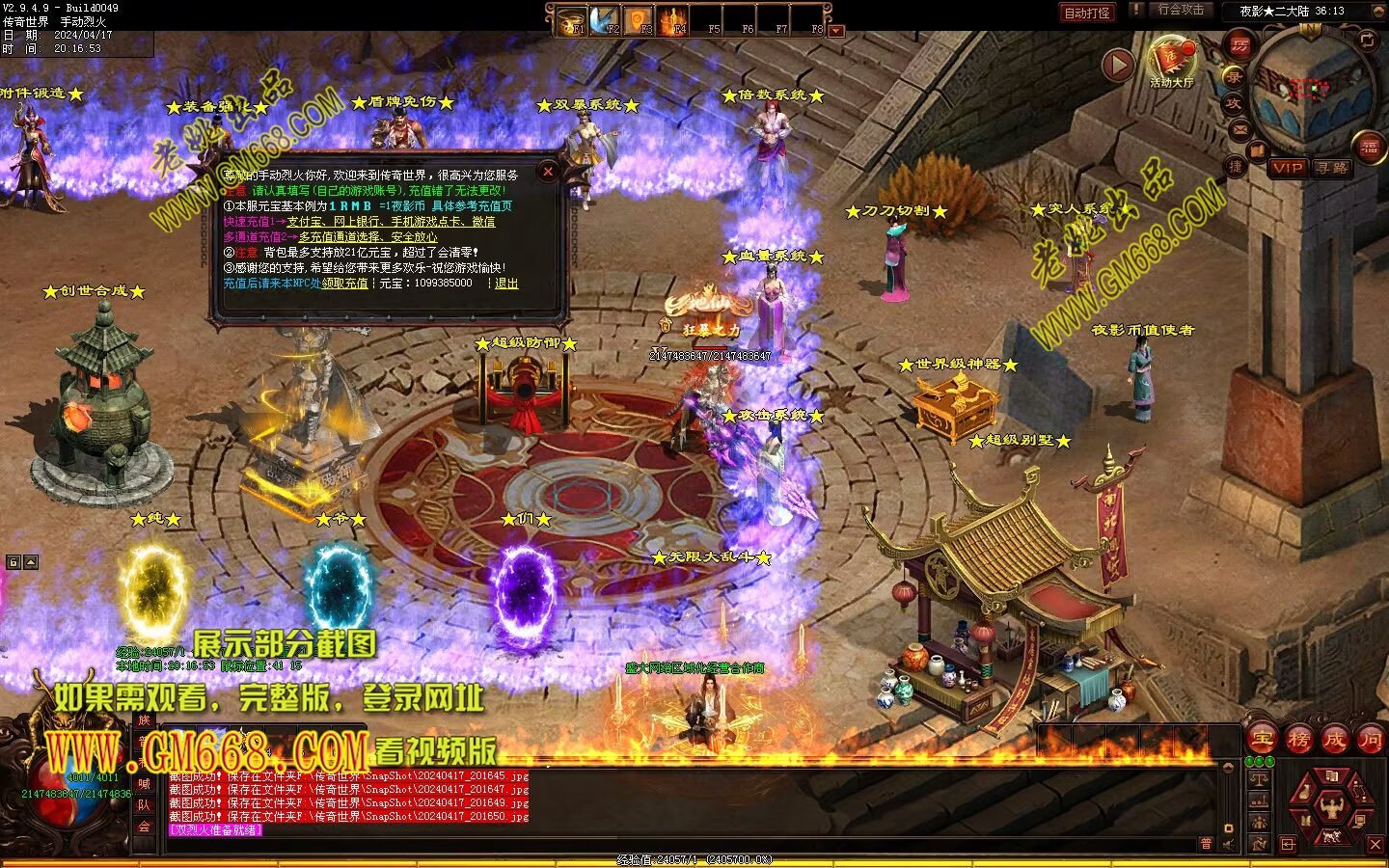
Task: Close the NPC recharge dialog window
Action: 548,173
